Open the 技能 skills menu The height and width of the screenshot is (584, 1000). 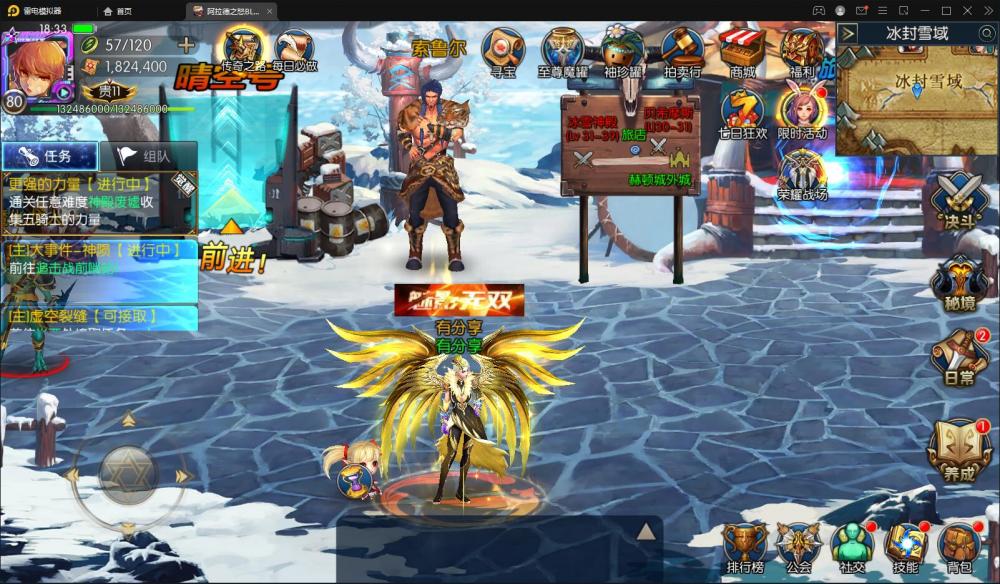tap(905, 546)
